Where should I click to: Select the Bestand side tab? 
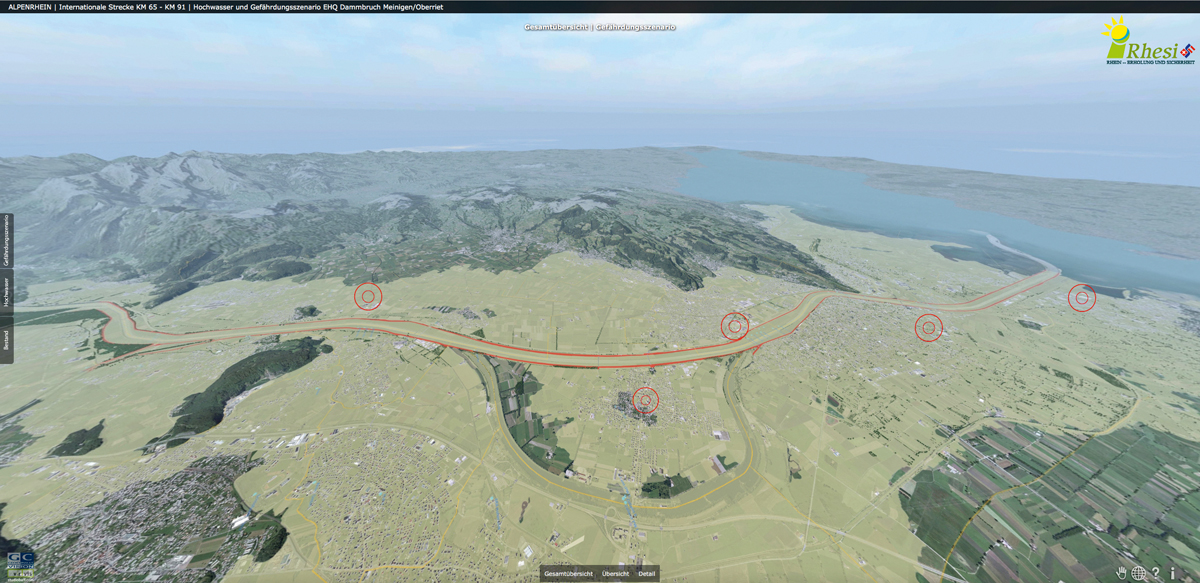6,339
